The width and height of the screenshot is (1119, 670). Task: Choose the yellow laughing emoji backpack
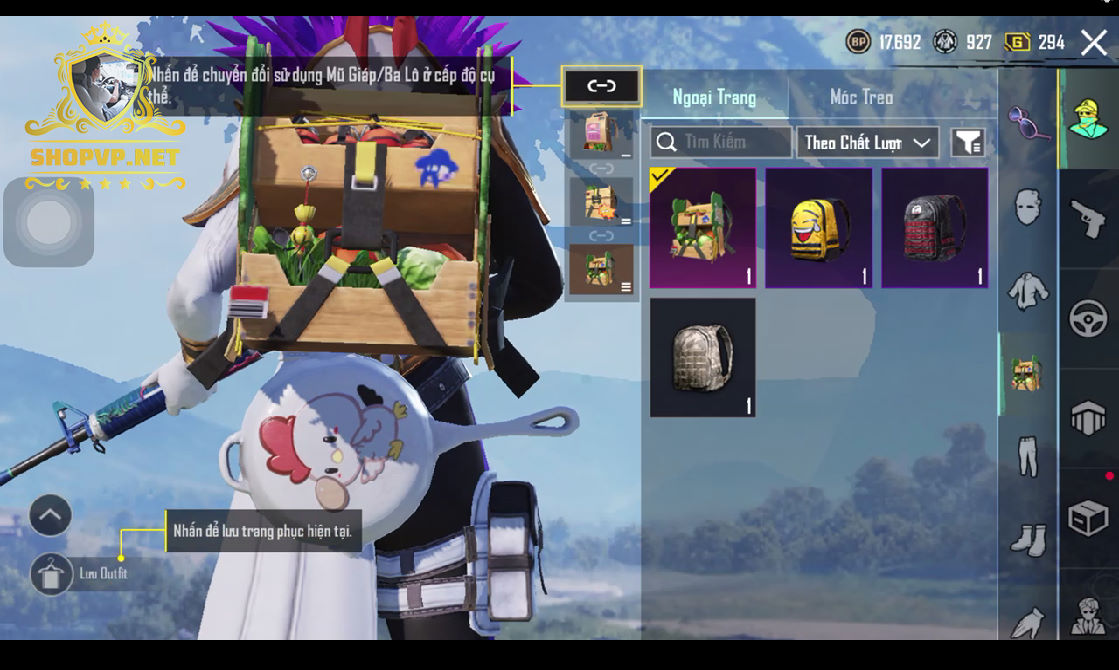(x=819, y=228)
